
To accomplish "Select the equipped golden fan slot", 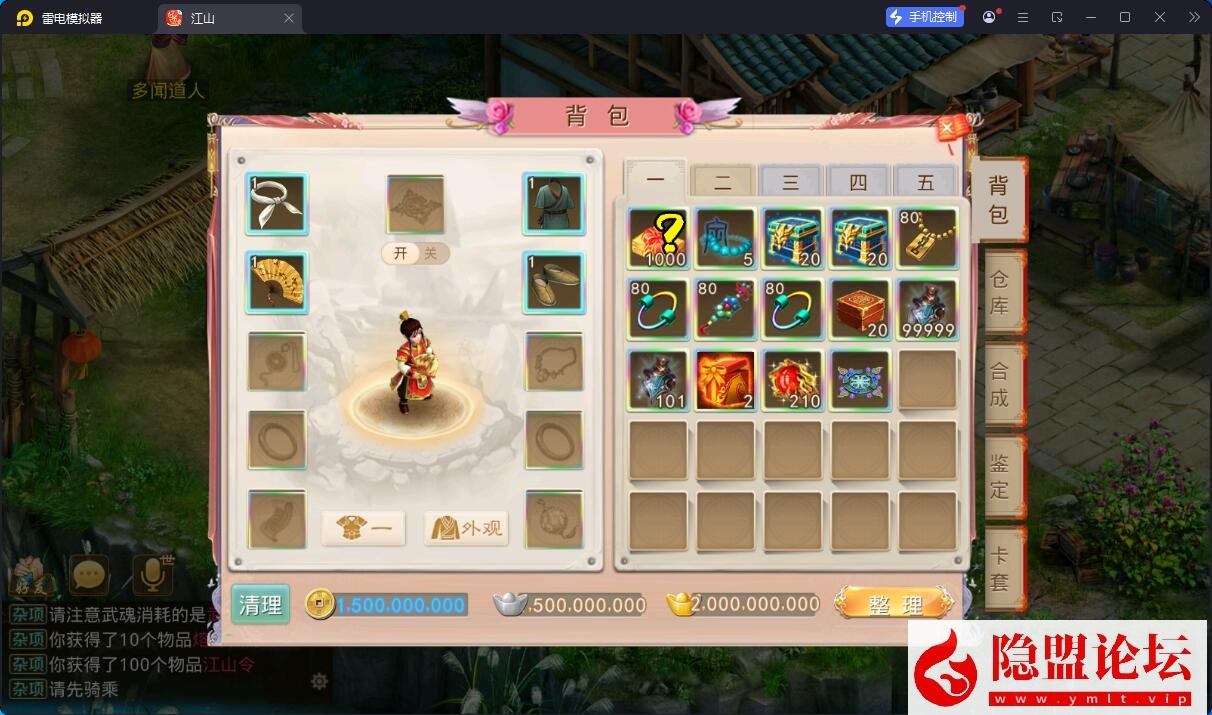I will tap(277, 282).
